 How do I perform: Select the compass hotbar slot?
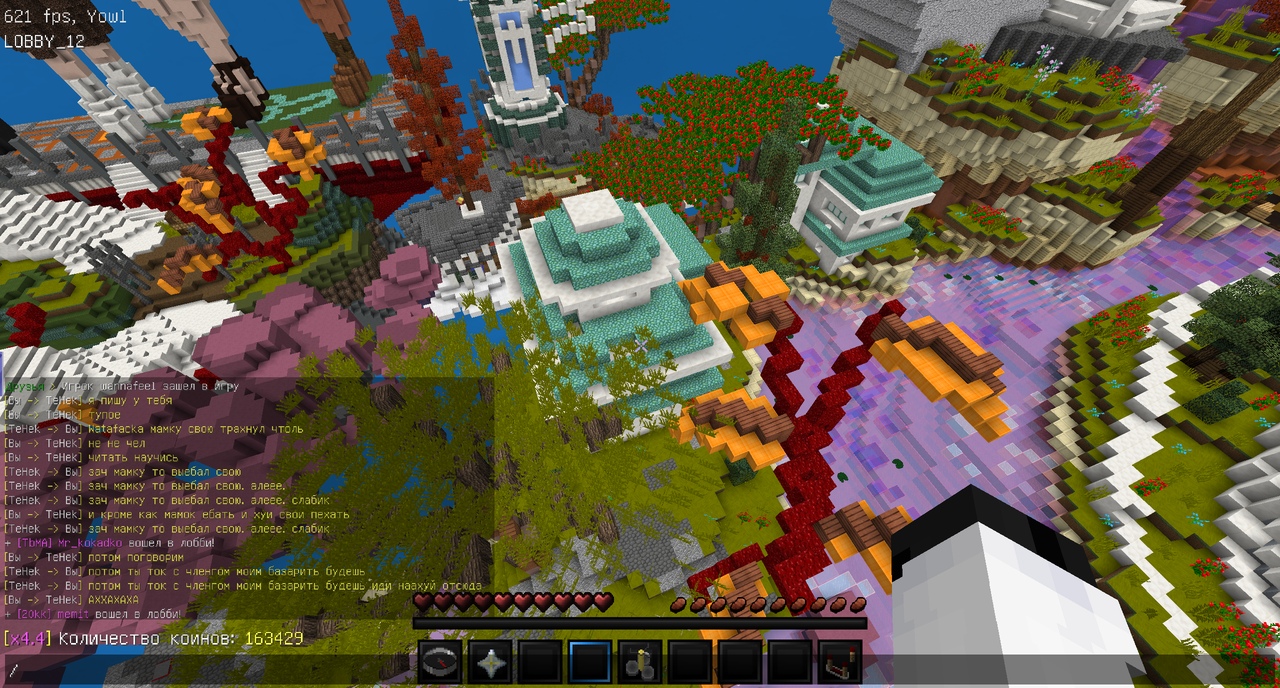tap(440, 662)
